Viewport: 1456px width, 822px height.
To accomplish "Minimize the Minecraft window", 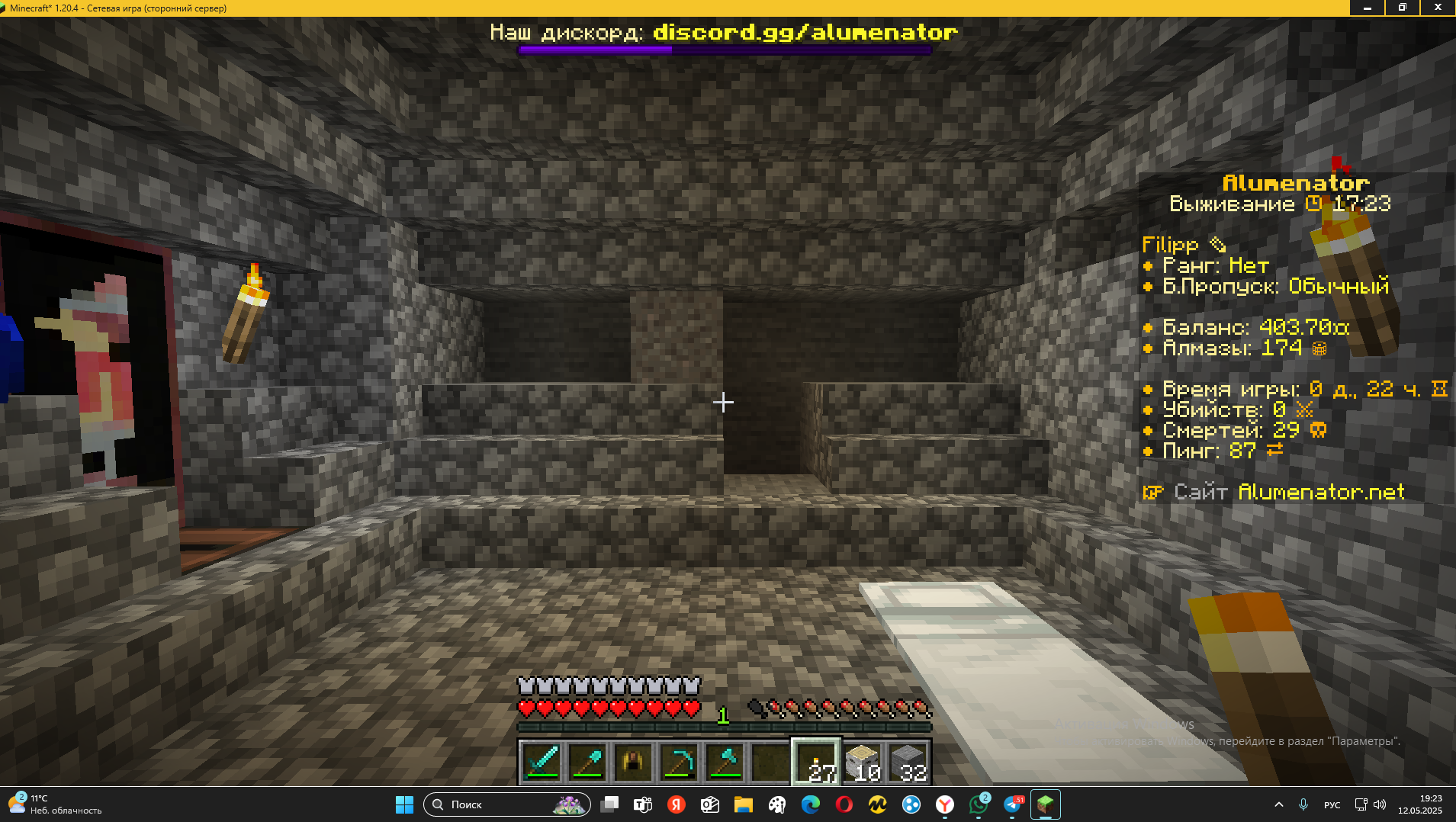I will pyautogui.click(x=1368, y=8).
